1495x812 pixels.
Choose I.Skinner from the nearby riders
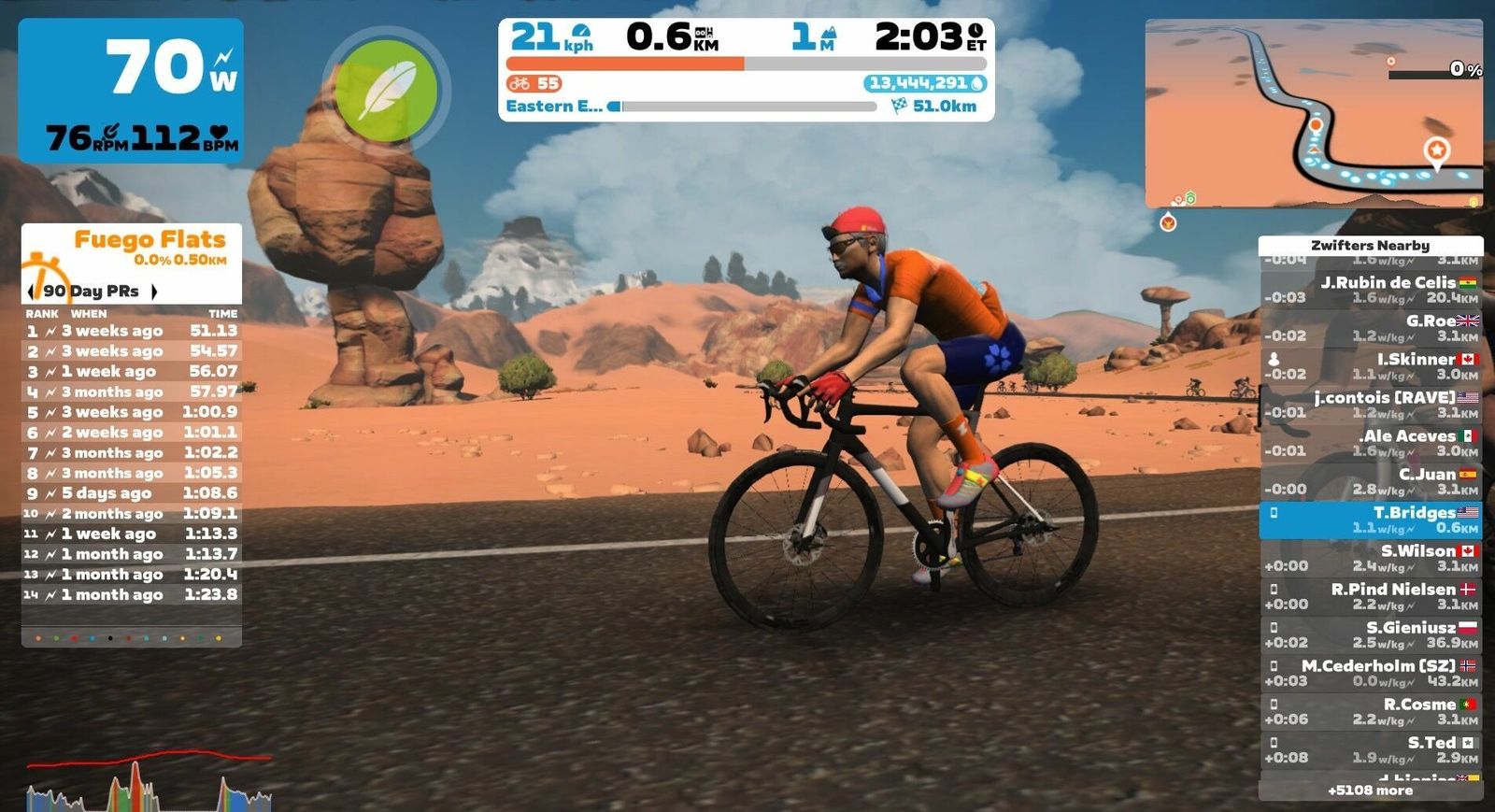pos(1371,366)
